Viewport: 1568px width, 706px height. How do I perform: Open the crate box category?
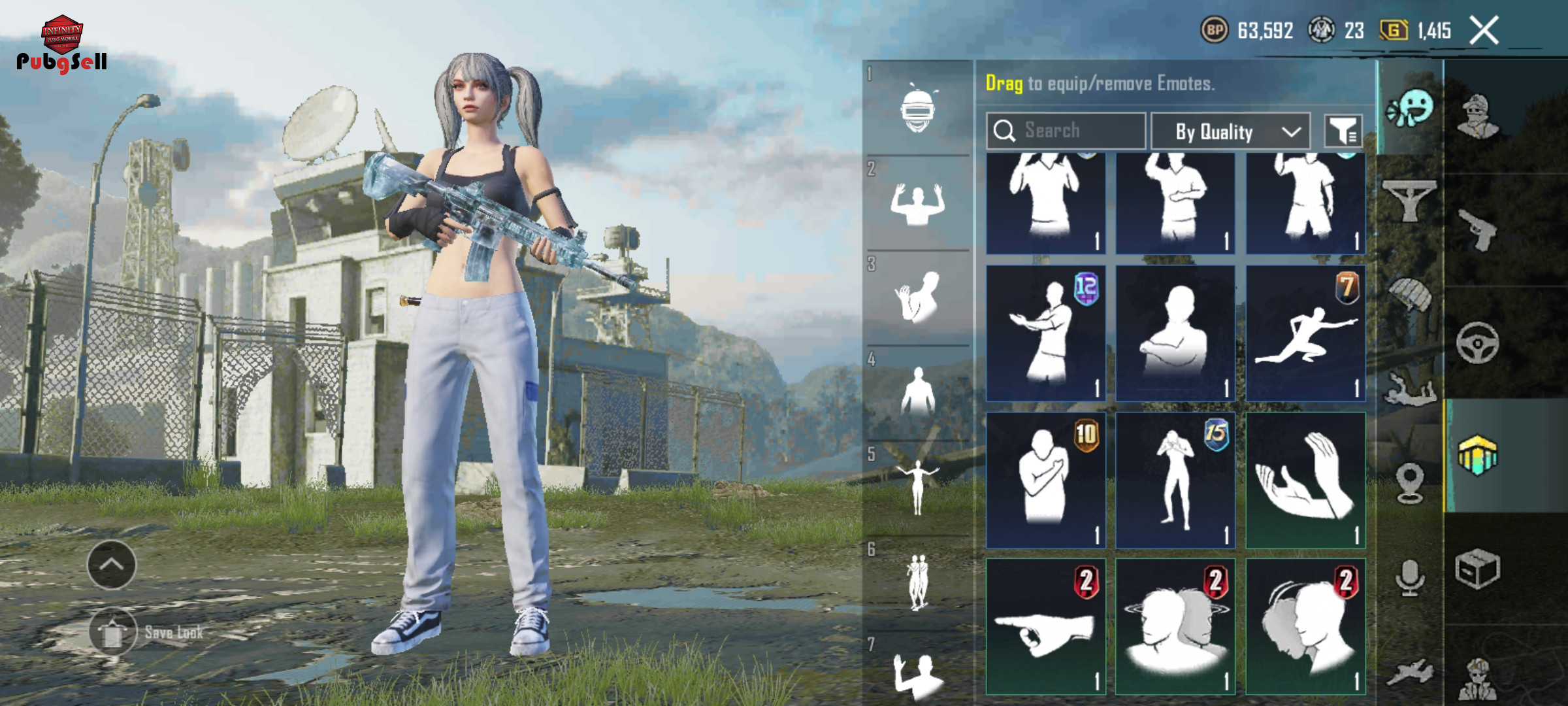tap(1478, 569)
